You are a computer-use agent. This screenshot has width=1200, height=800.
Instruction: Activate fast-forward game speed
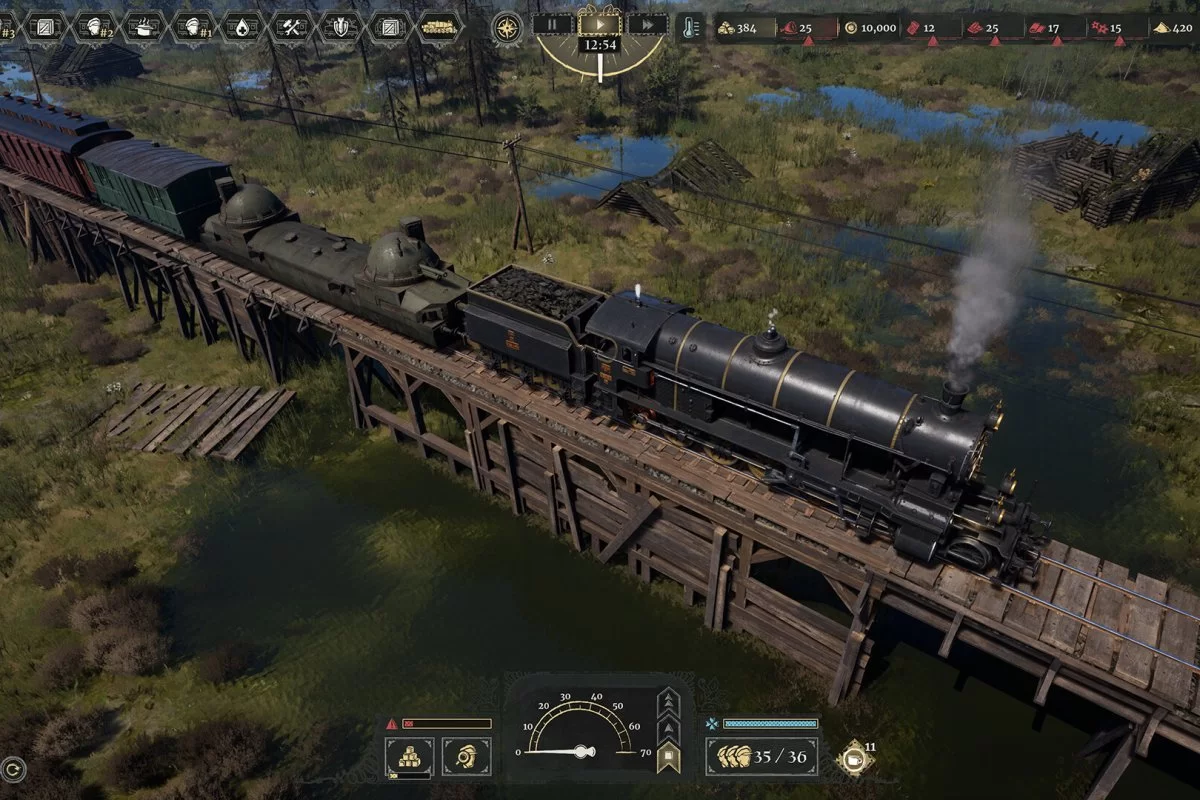click(x=649, y=25)
